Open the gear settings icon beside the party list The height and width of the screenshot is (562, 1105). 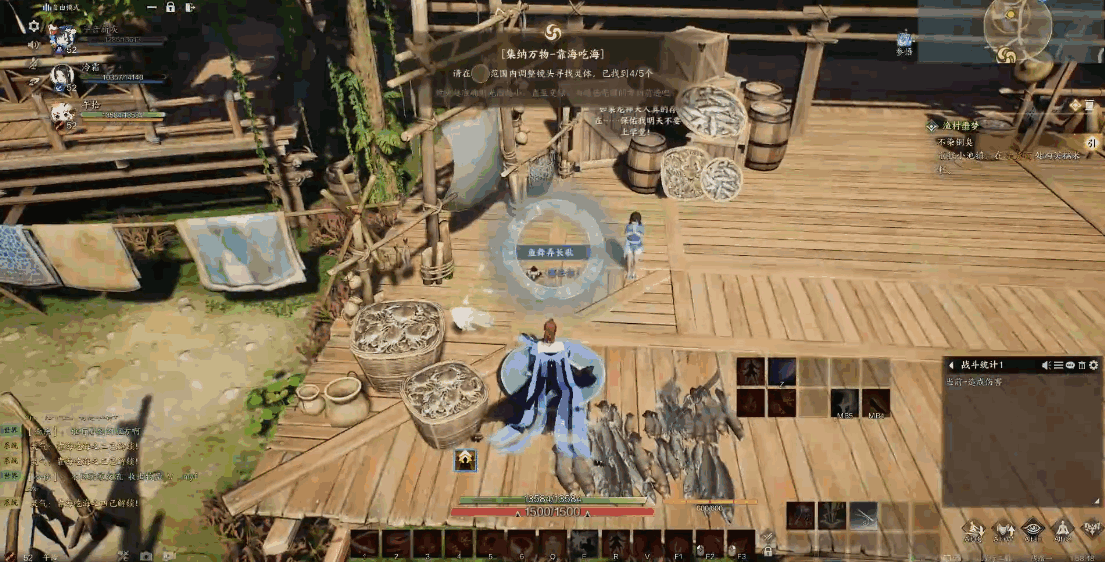(x=34, y=26)
